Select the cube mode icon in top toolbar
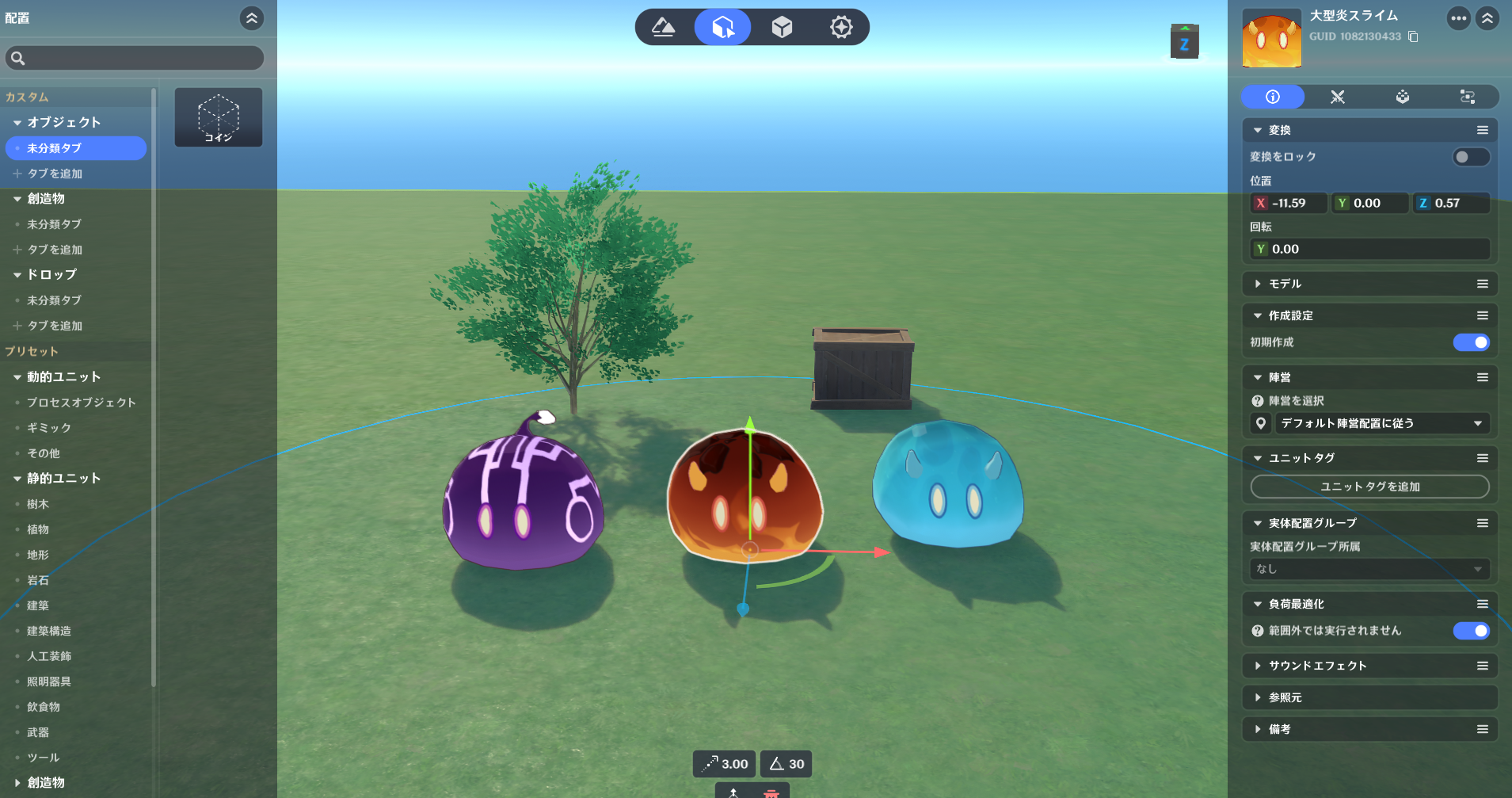 tap(782, 28)
